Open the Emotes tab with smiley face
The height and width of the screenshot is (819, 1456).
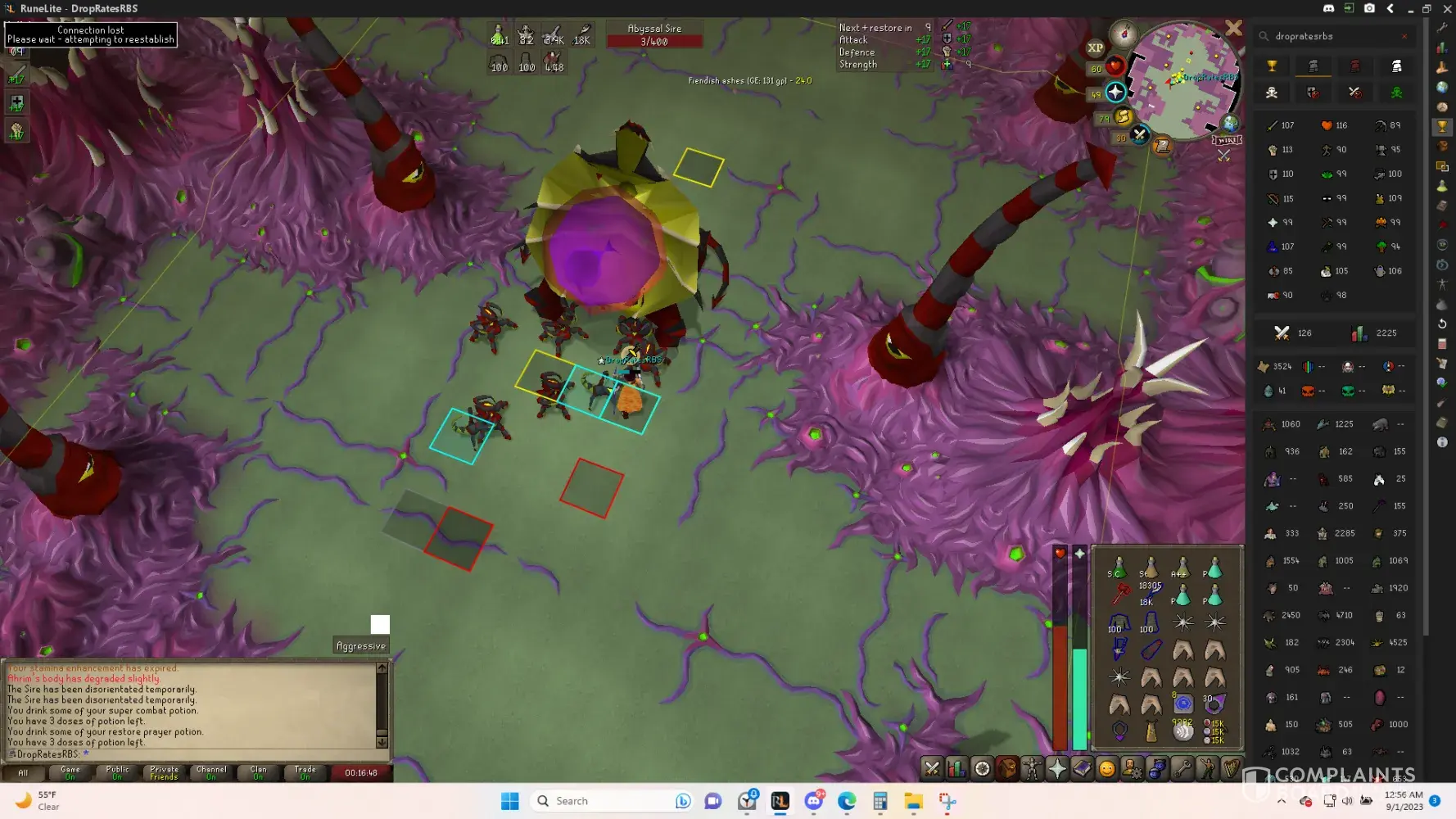pos(1107,768)
